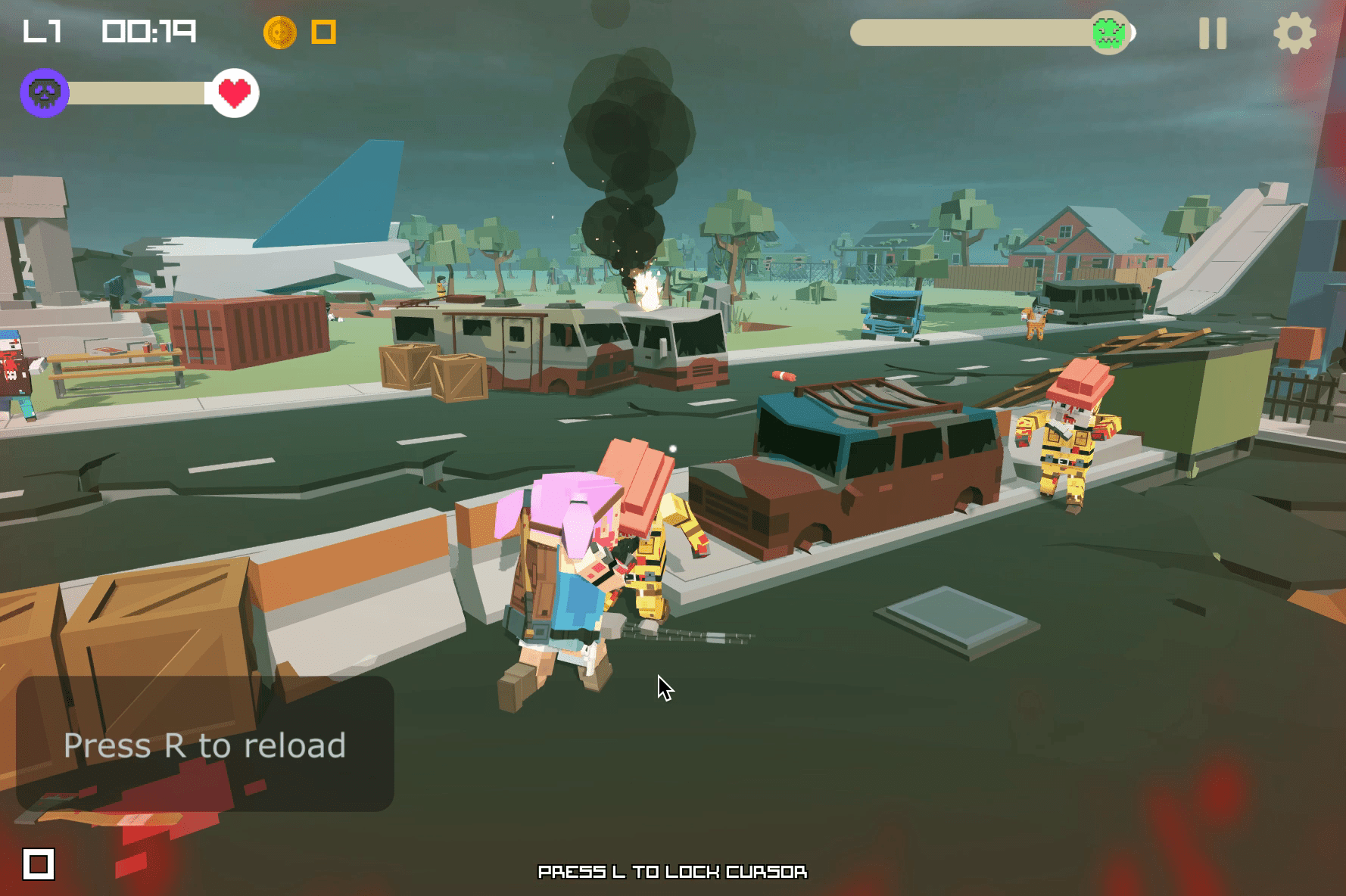Open settings via the gear icon
Screen dimensions: 1346x896
[1294, 33]
